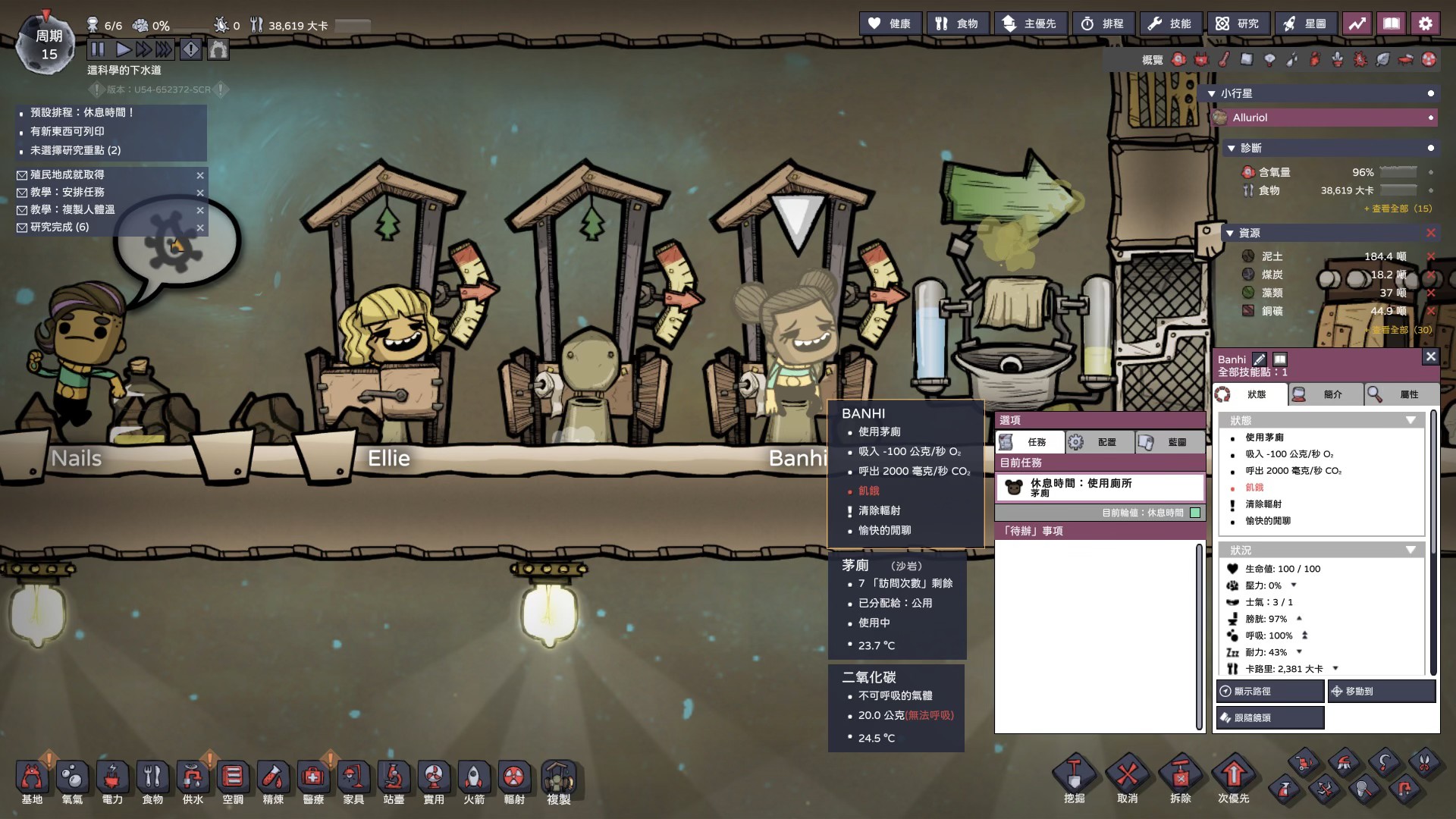Open the 電力 power build category
The height and width of the screenshot is (819, 1456).
click(x=112, y=783)
